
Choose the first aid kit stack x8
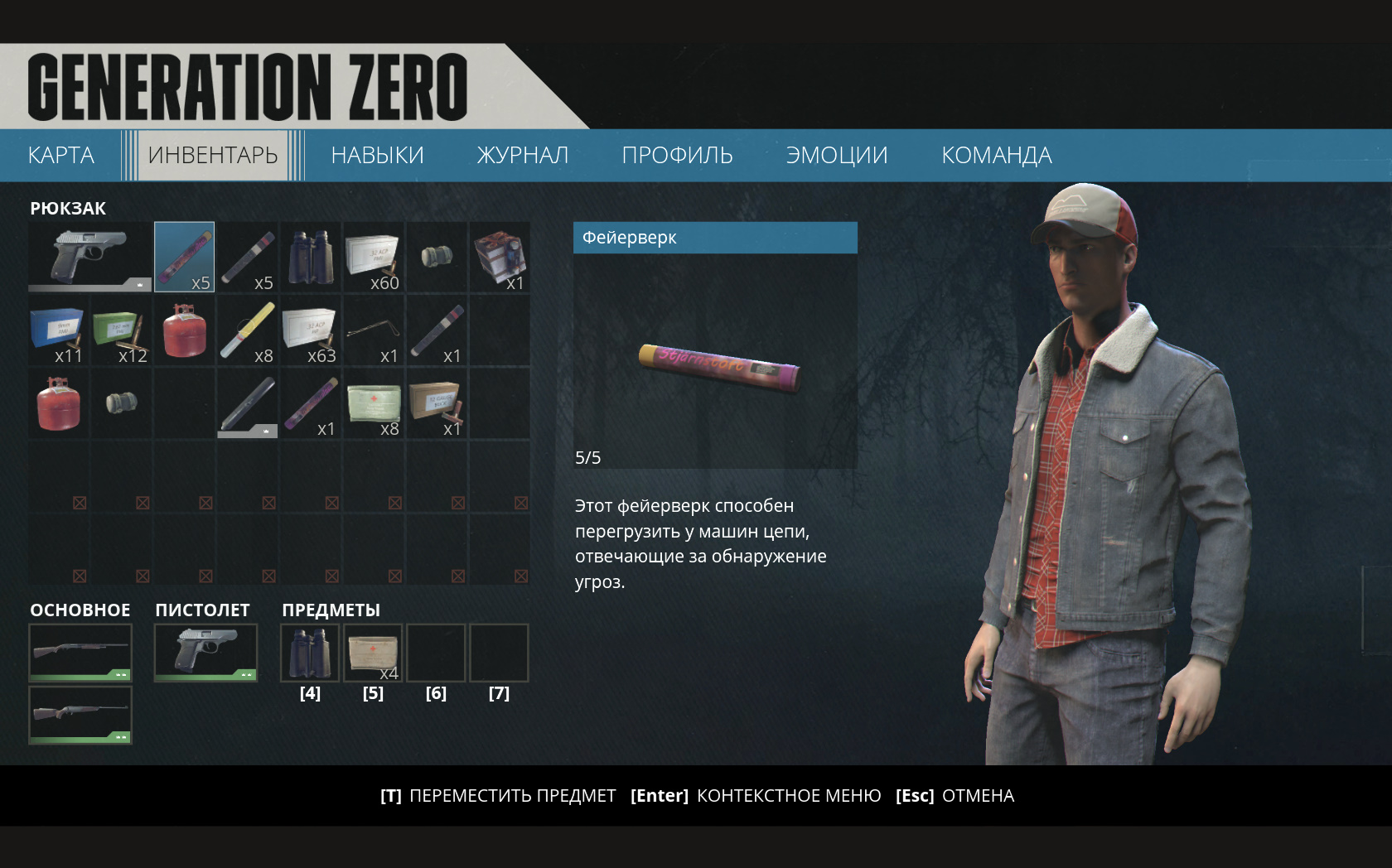pyautogui.click(x=374, y=403)
